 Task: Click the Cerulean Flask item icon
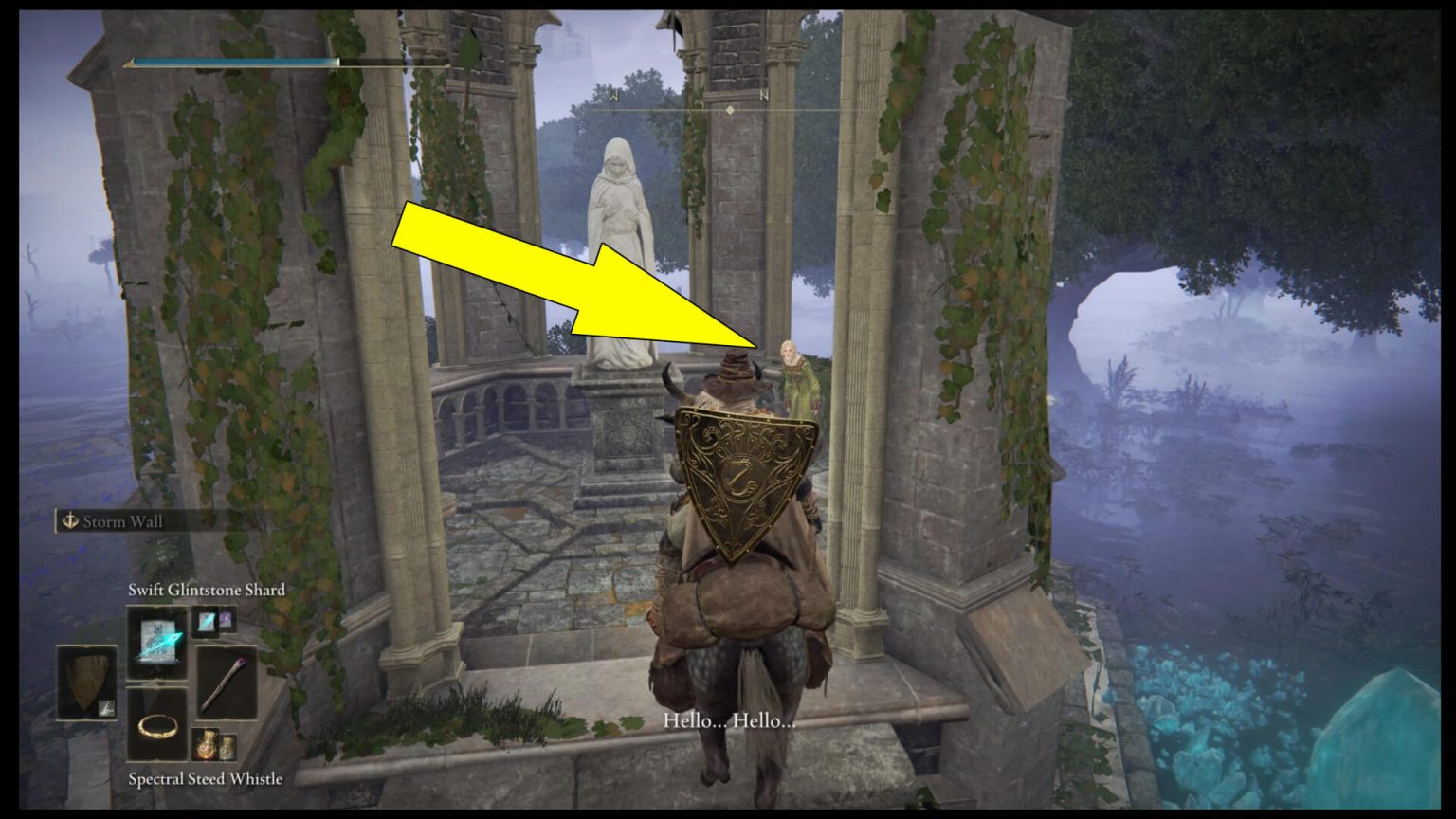pyautogui.click(x=228, y=748)
